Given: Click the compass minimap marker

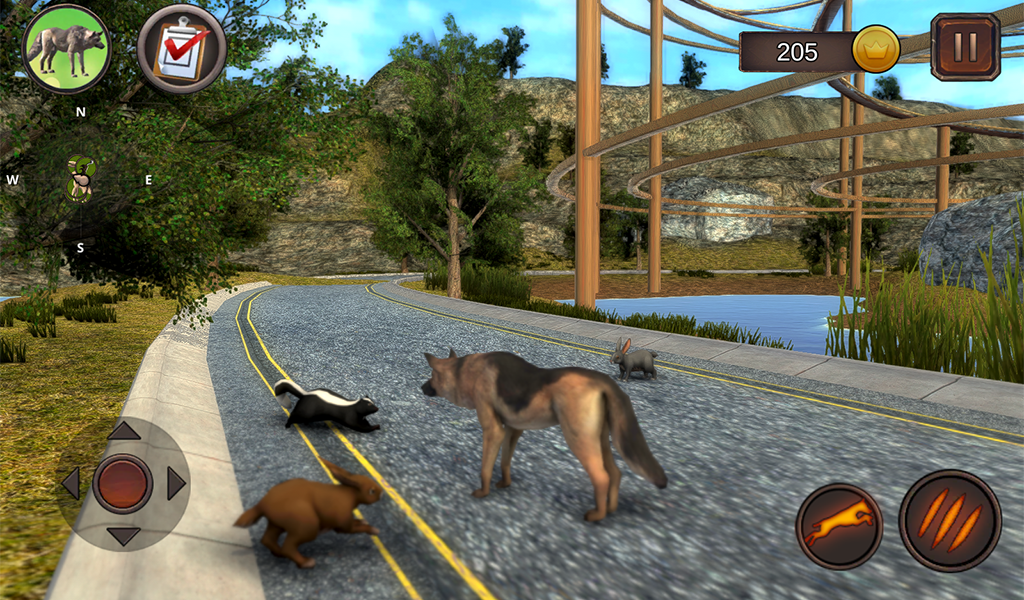Looking at the screenshot, I should (80, 180).
